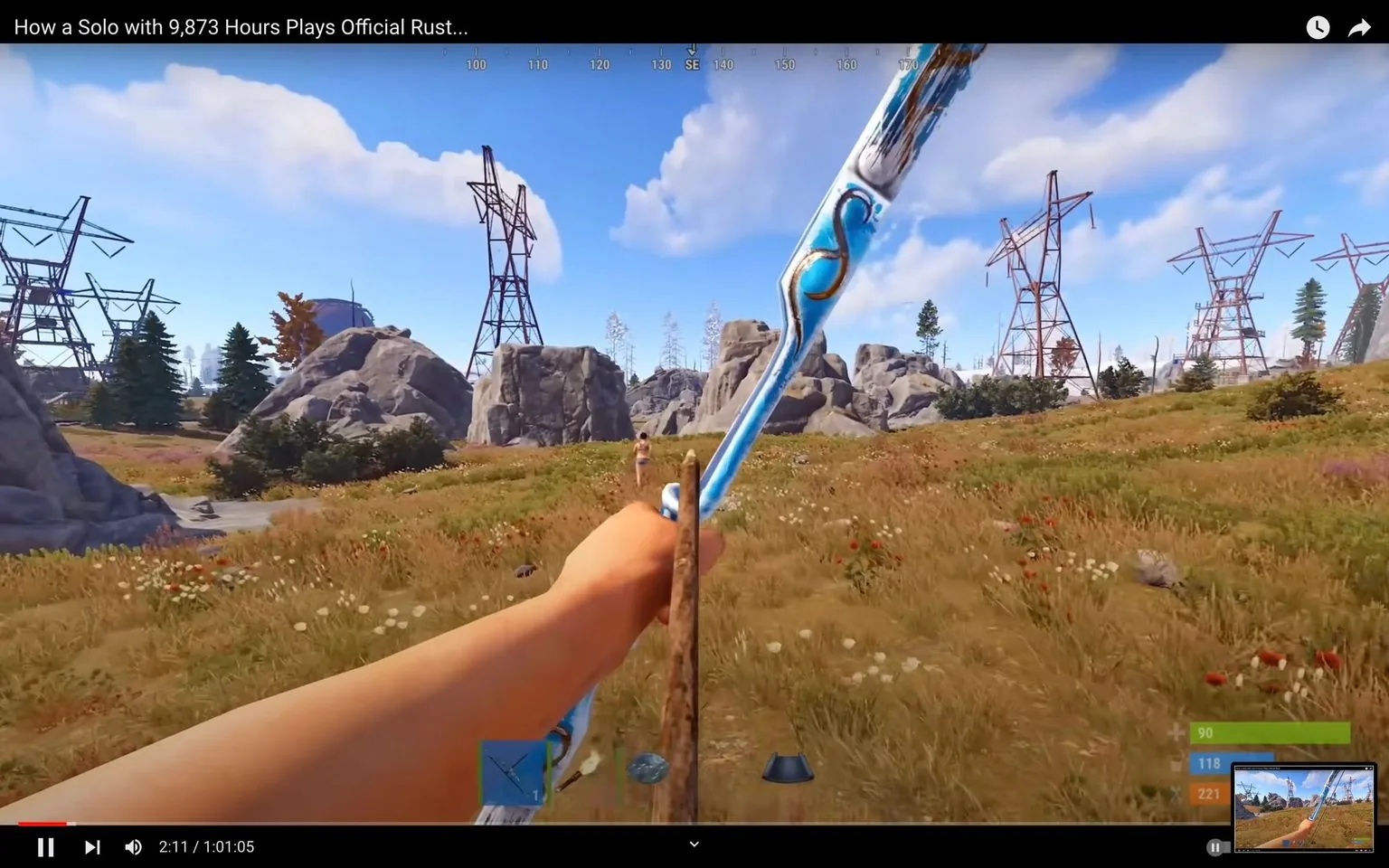
Task: Click the 2:11 elapsed time display
Action: (174, 846)
